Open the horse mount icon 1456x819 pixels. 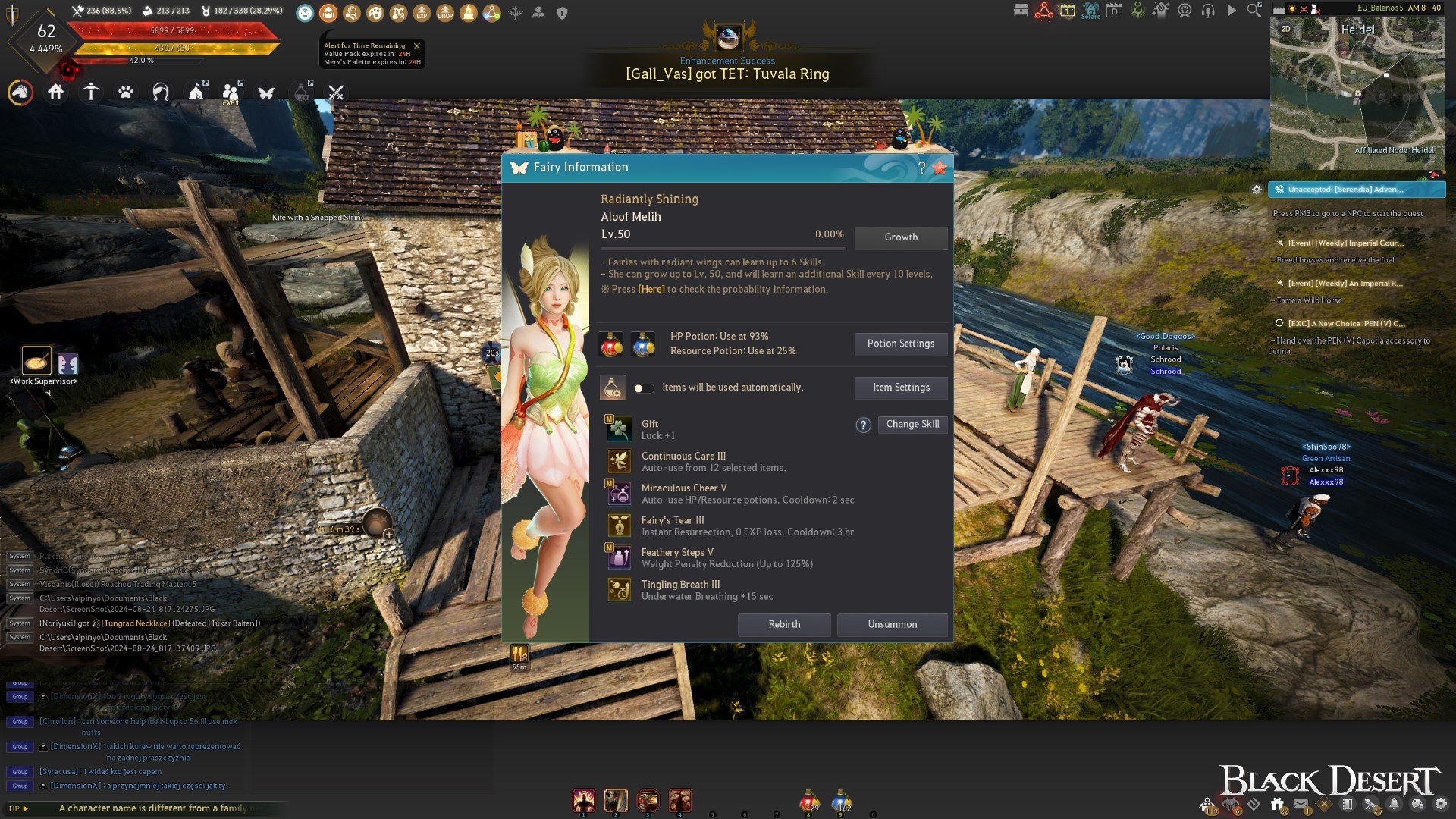point(20,93)
